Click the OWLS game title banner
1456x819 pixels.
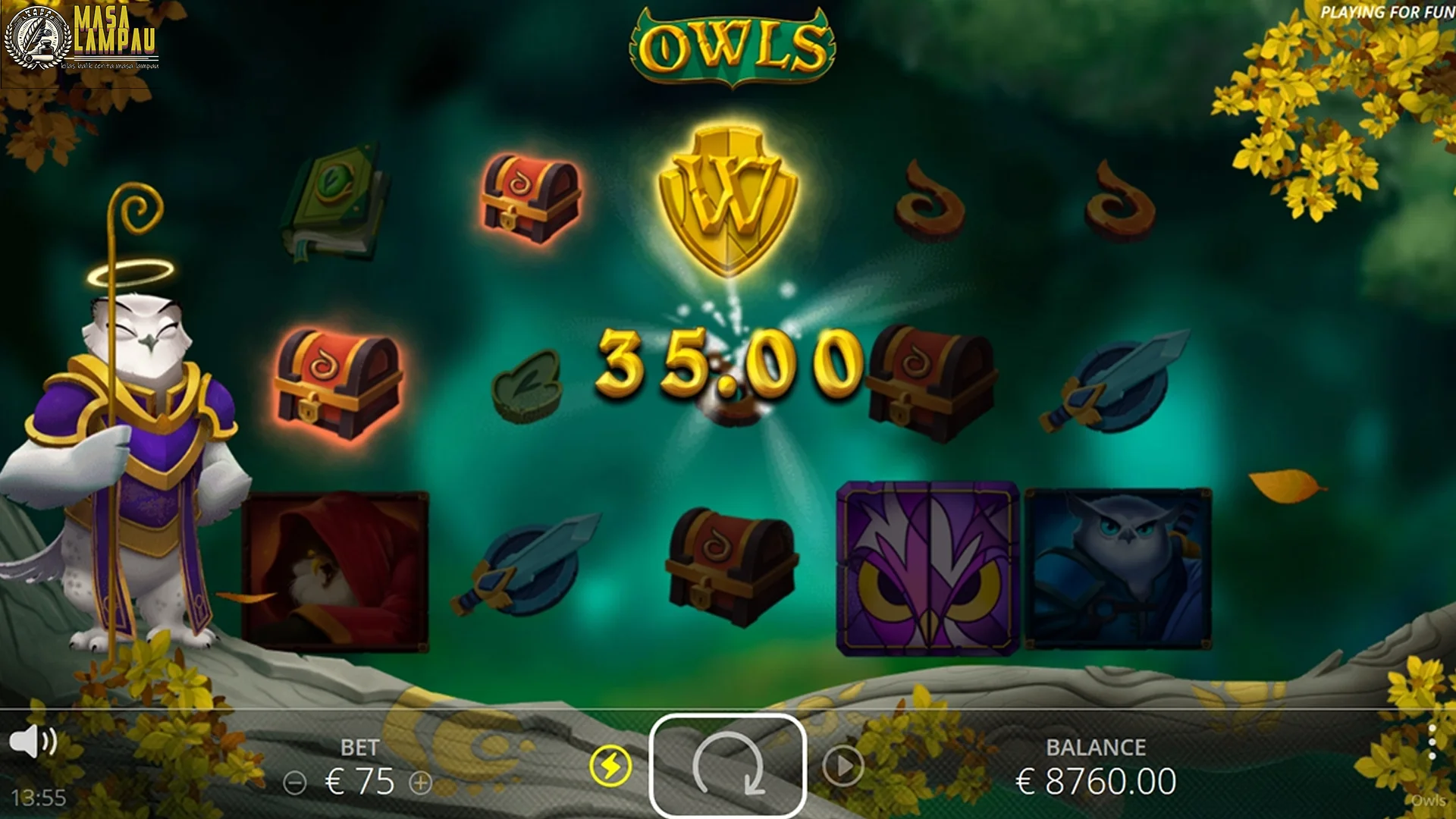(x=730, y=44)
